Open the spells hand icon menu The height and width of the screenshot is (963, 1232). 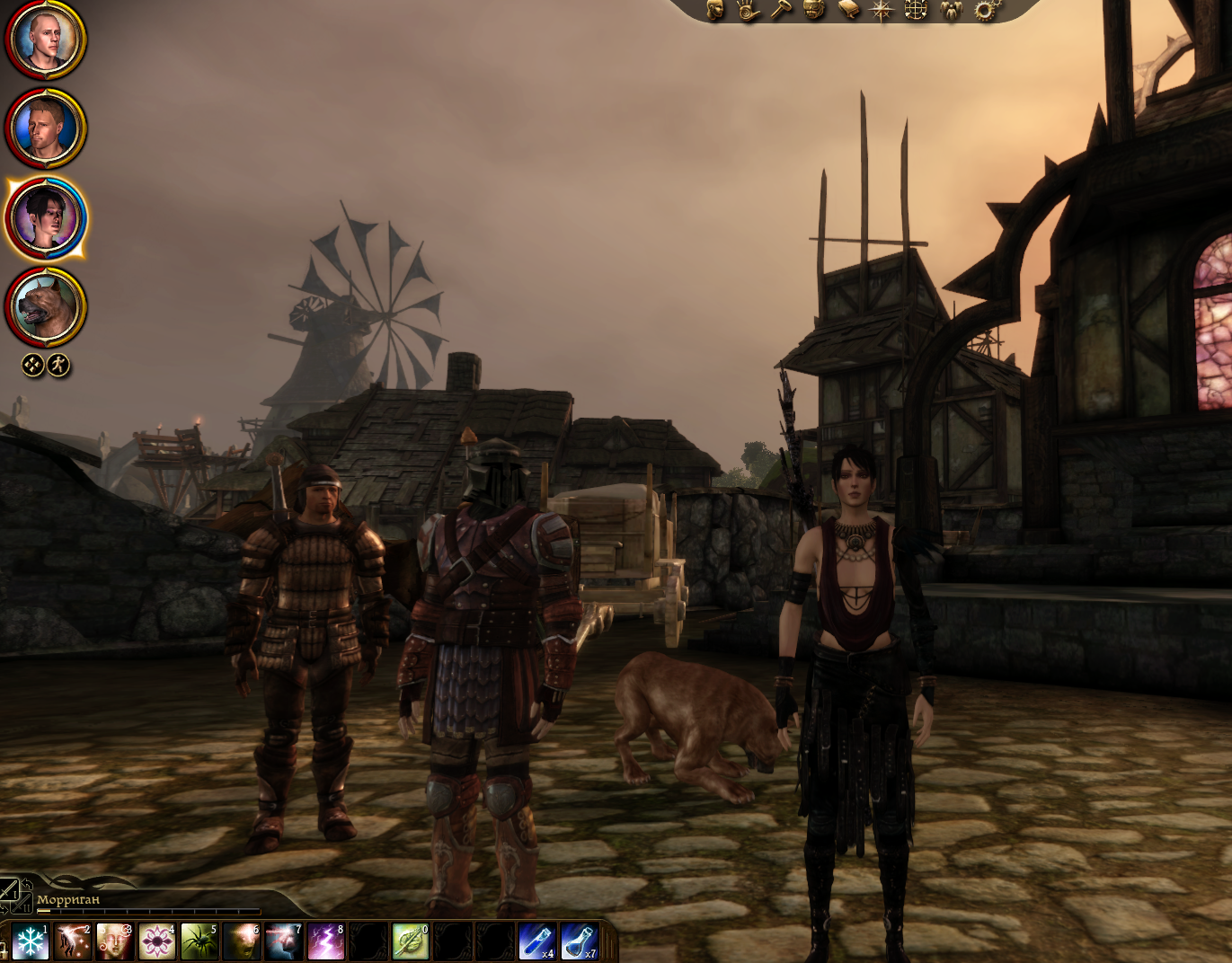click(748, 10)
